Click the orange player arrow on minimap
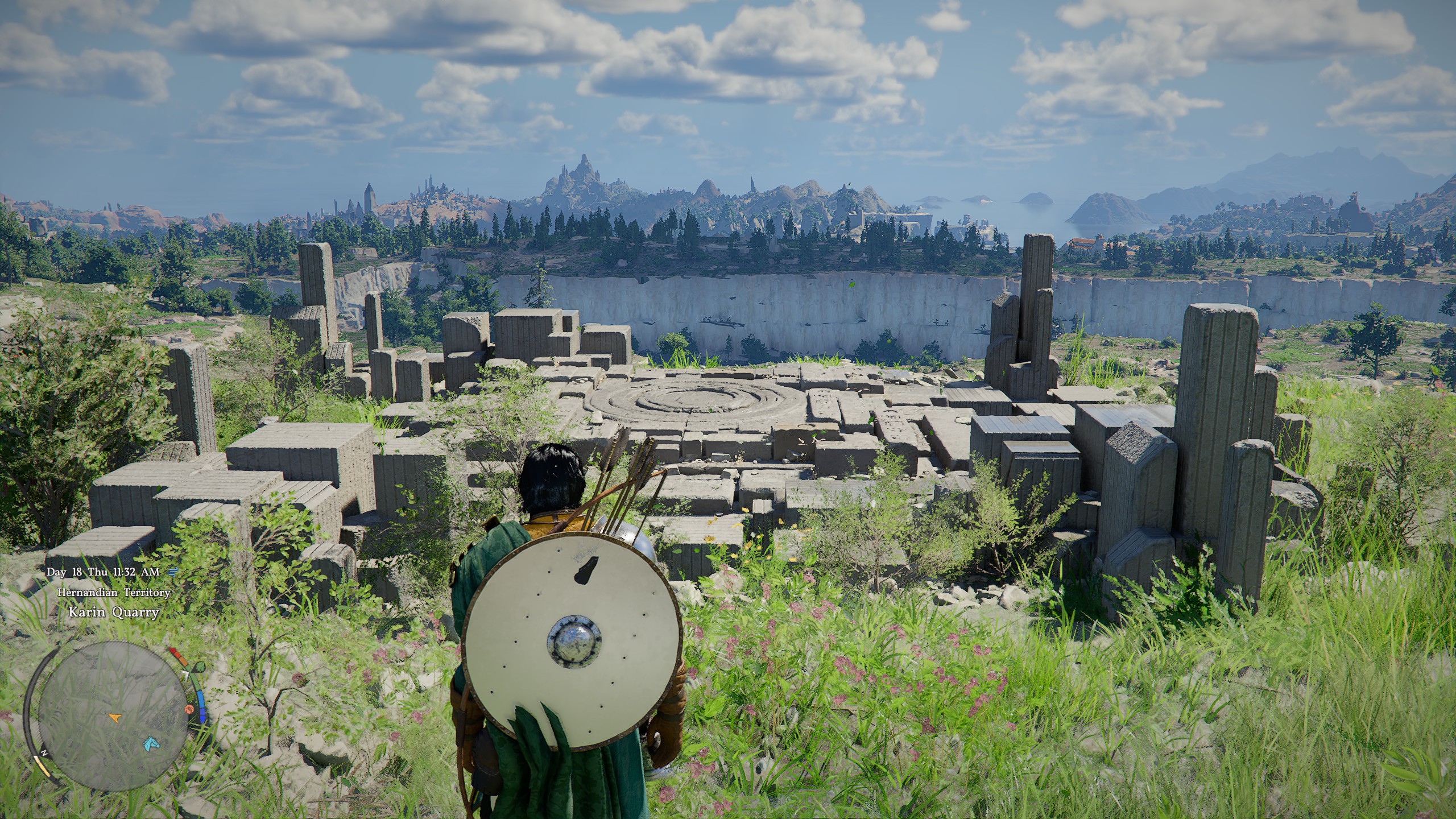This screenshot has height=819, width=1456. point(115,718)
